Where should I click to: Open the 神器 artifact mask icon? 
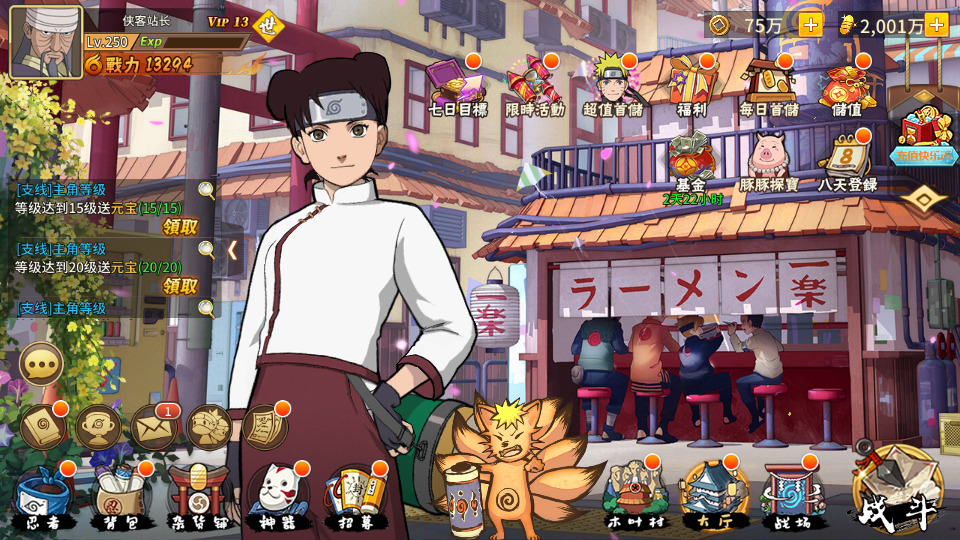coord(273,496)
